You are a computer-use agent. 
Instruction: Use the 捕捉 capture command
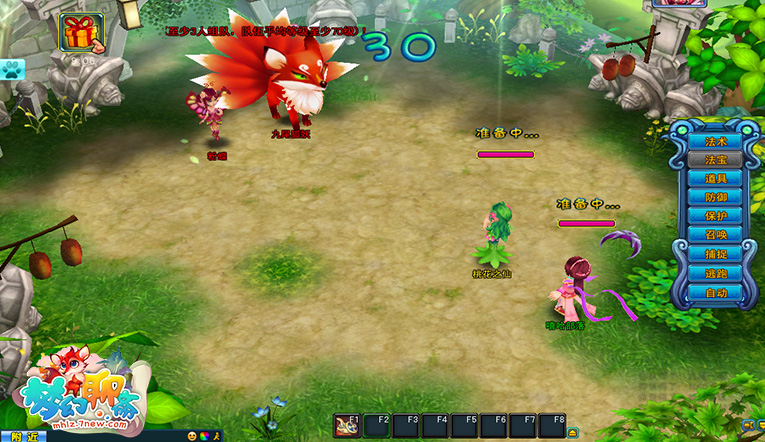[715, 255]
